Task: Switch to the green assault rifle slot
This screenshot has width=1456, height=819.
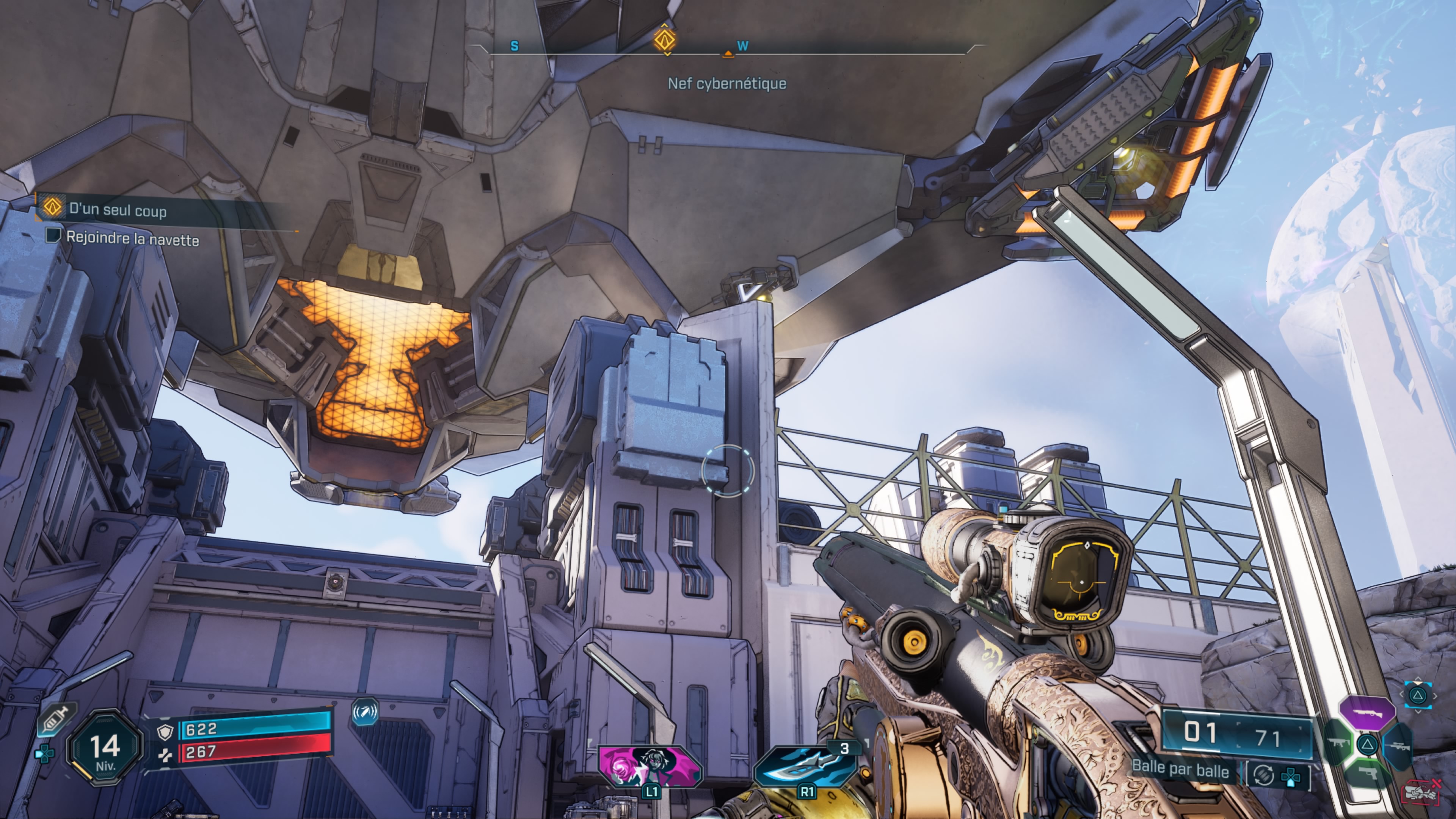Action: pyautogui.click(x=1337, y=742)
